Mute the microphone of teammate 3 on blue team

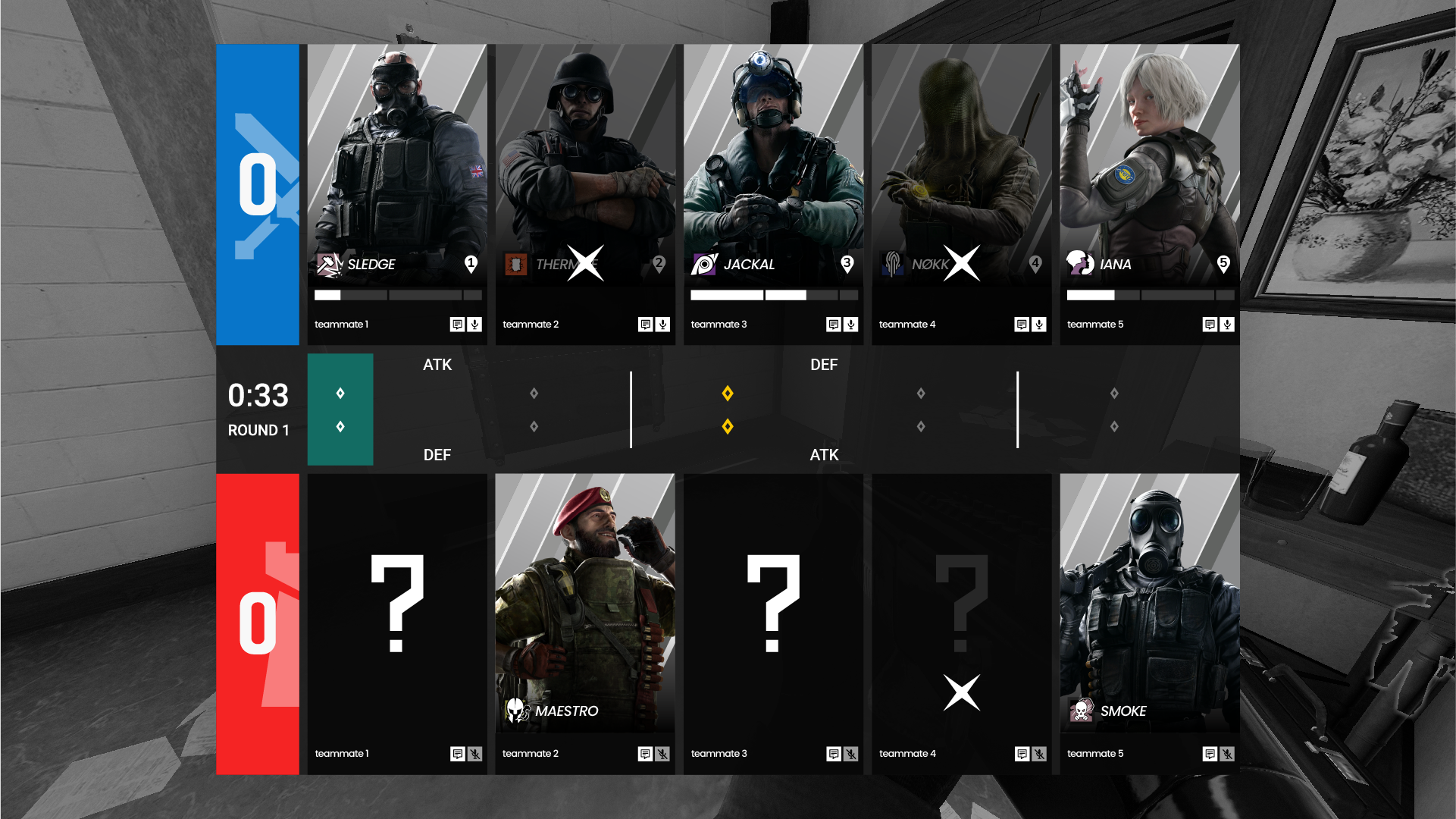click(x=852, y=324)
